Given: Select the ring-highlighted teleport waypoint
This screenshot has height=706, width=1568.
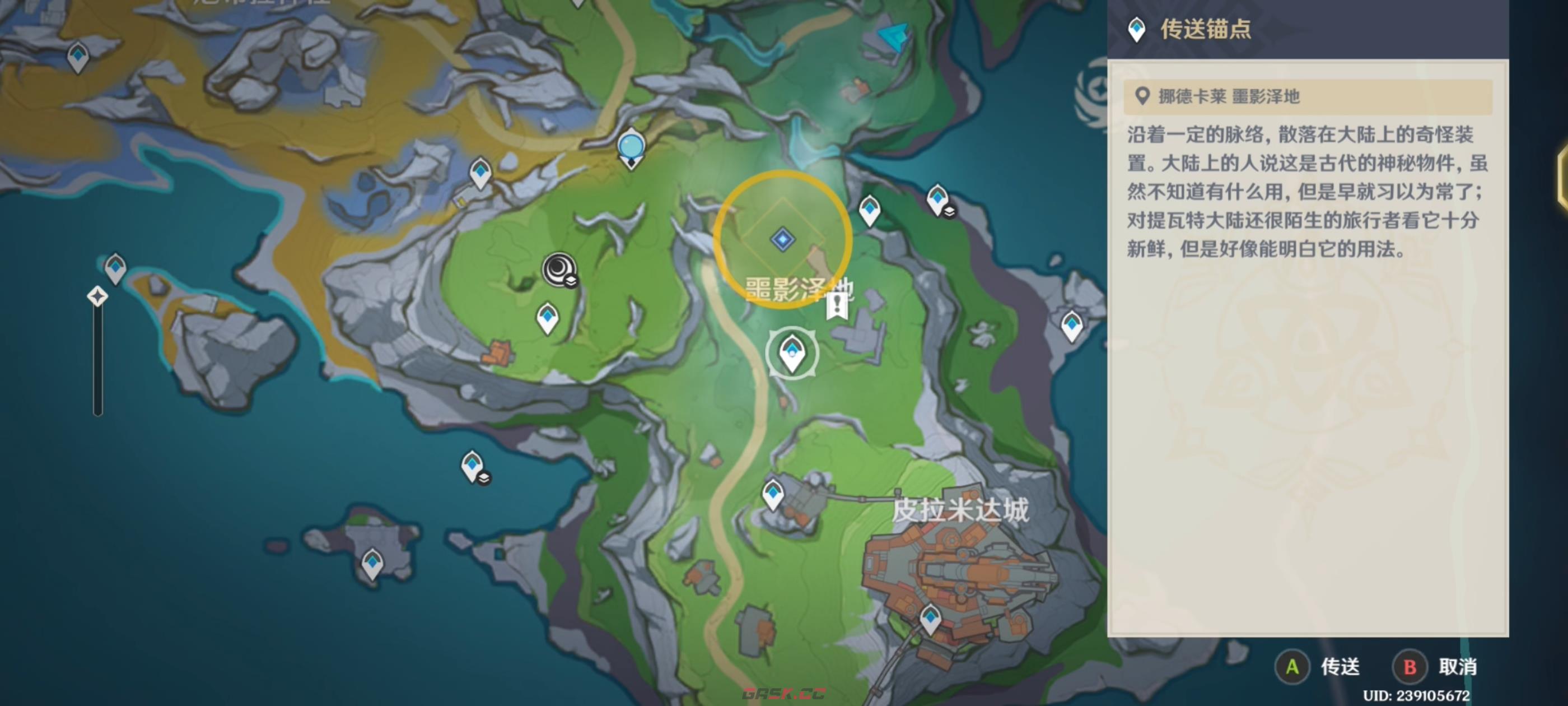Looking at the screenshot, I should (x=792, y=352).
